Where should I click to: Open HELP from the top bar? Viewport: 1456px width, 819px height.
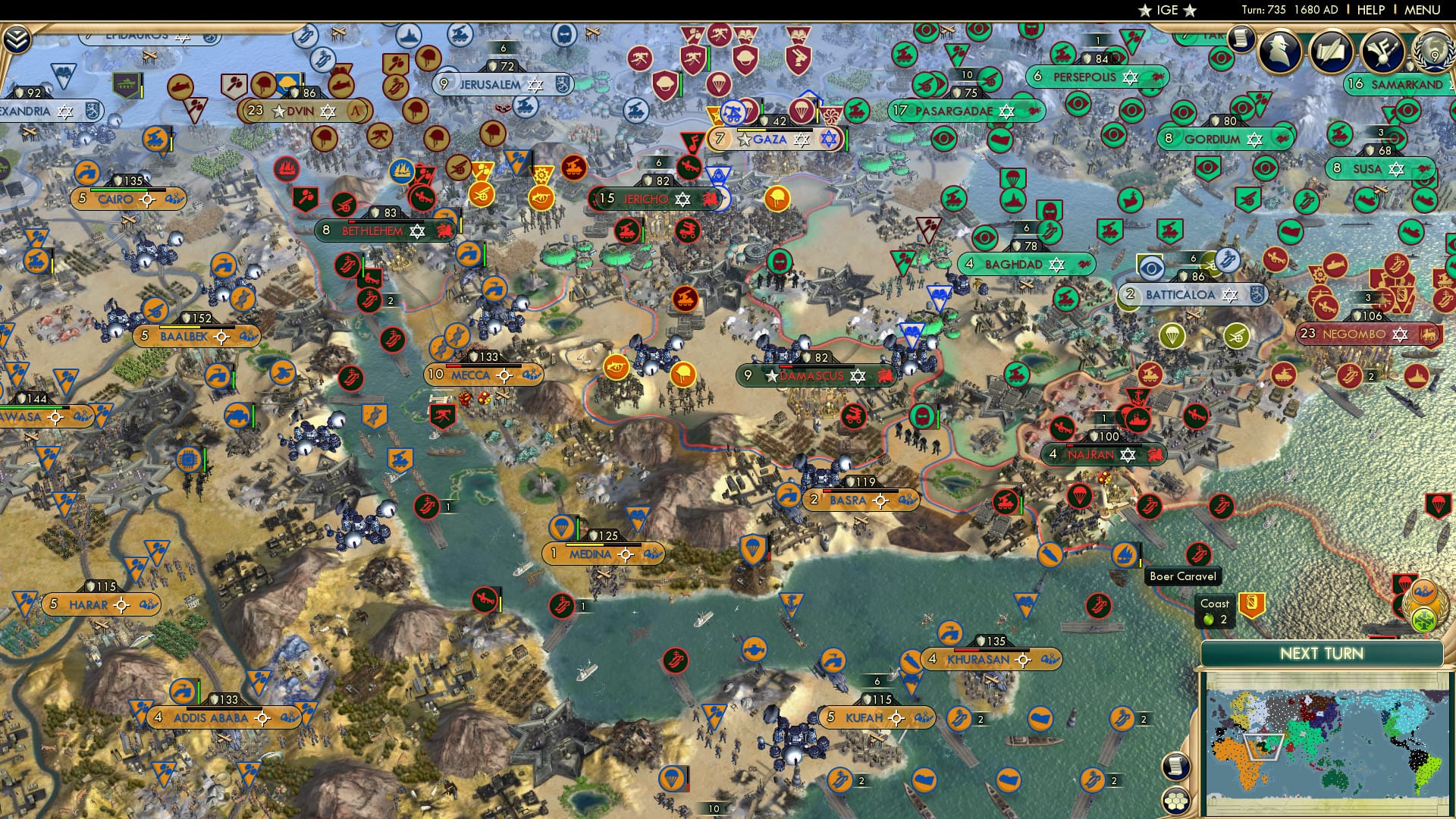(1370, 11)
